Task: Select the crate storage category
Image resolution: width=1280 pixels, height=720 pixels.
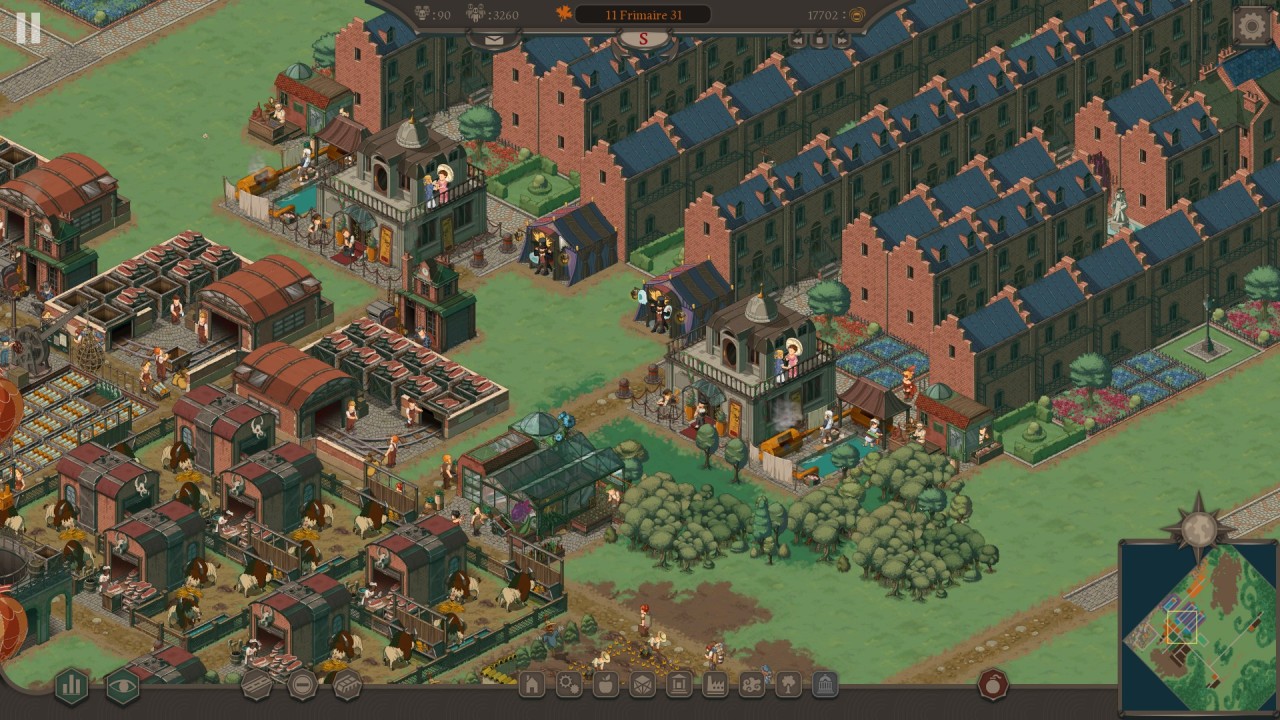Action: pyautogui.click(x=642, y=685)
